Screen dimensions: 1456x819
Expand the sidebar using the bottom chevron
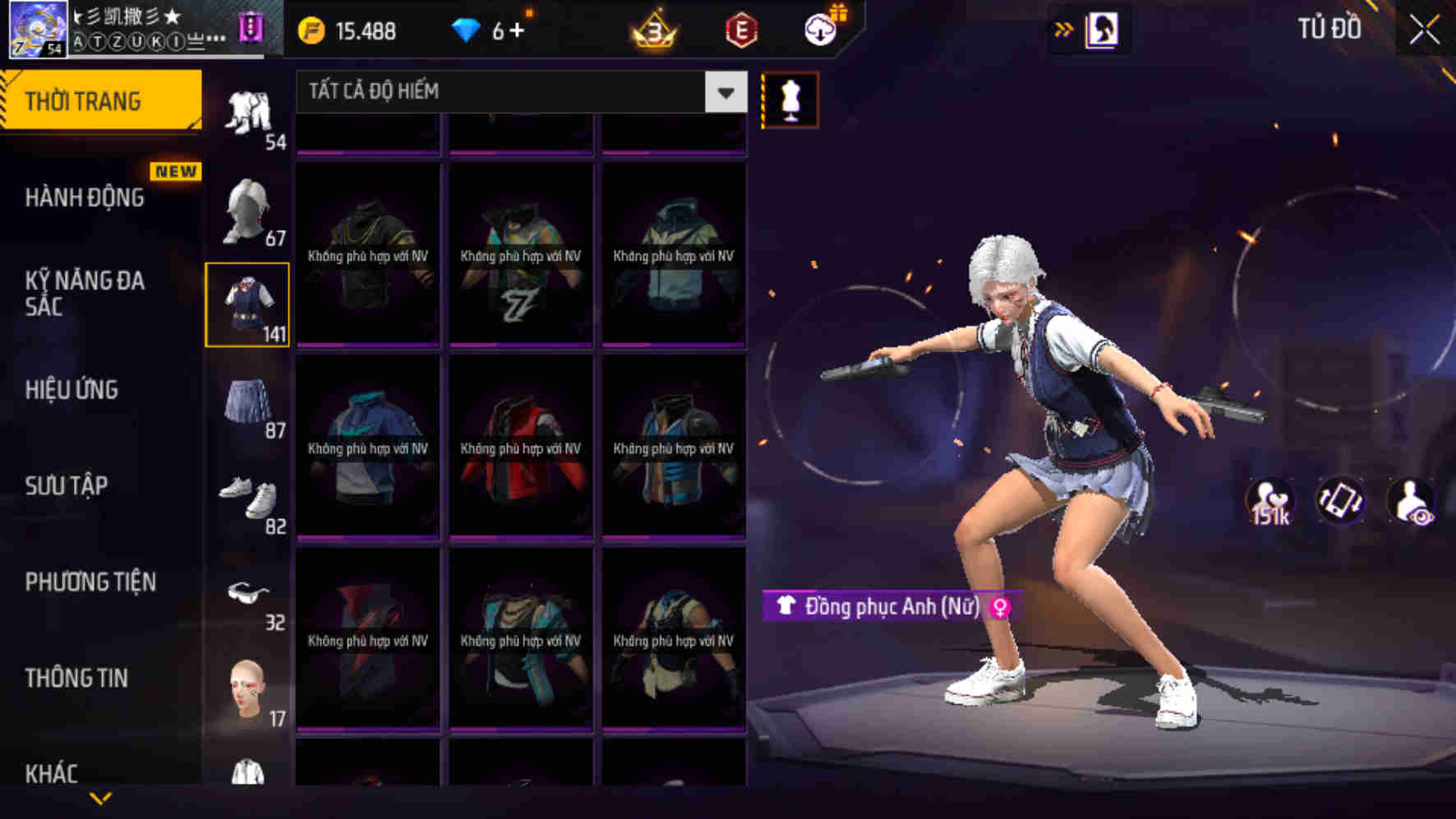(100, 798)
